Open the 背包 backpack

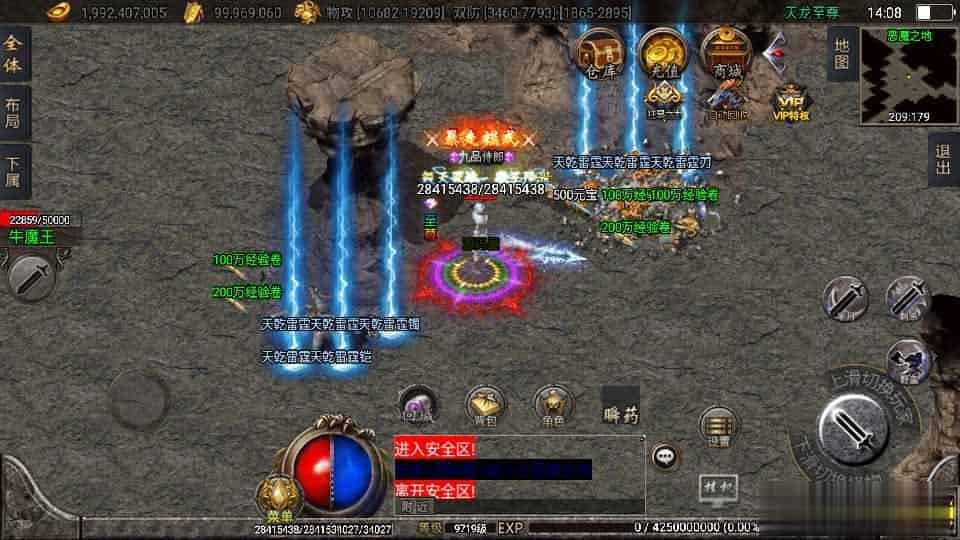tap(484, 406)
